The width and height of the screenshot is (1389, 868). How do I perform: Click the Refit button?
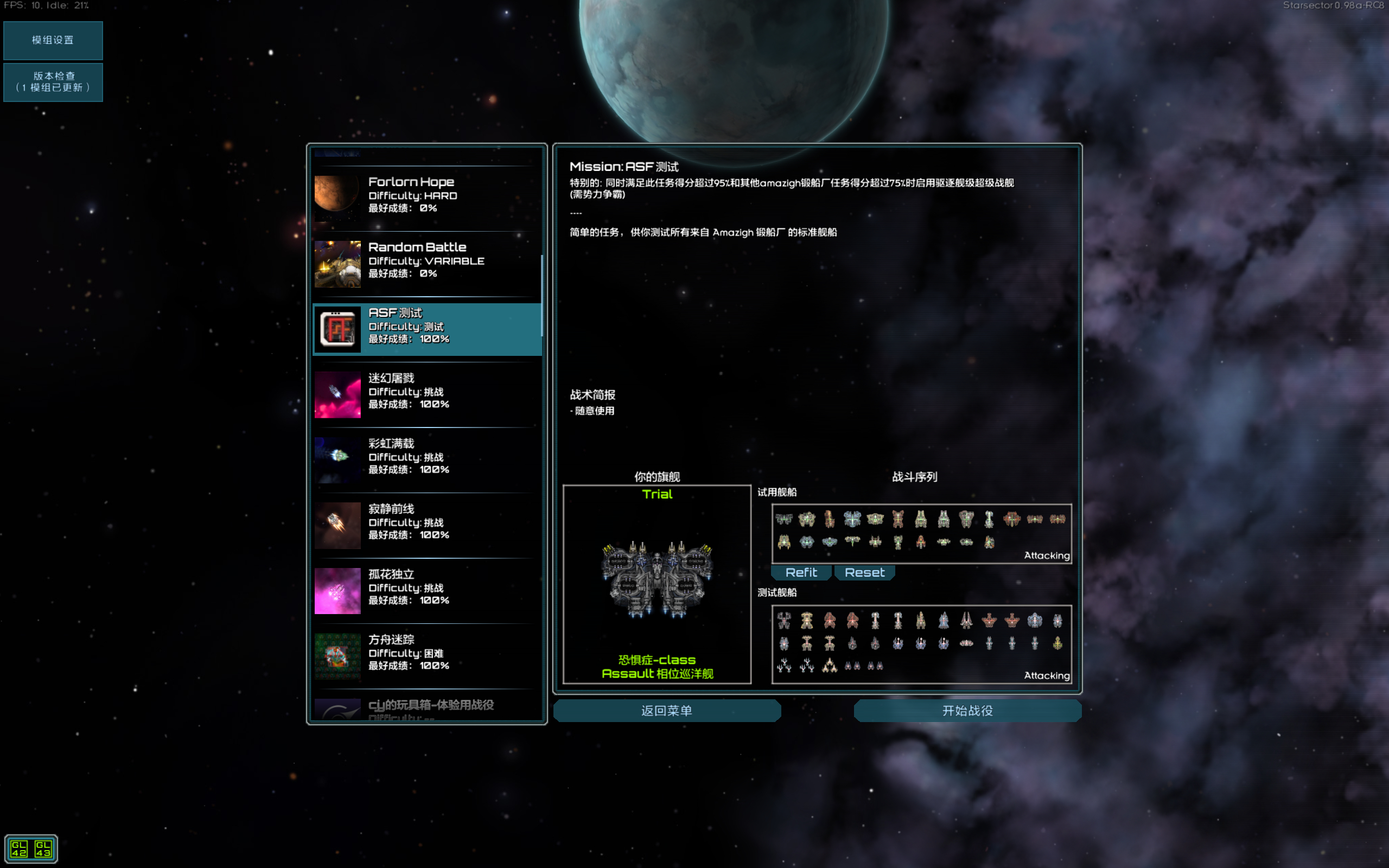[x=801, y=572]
